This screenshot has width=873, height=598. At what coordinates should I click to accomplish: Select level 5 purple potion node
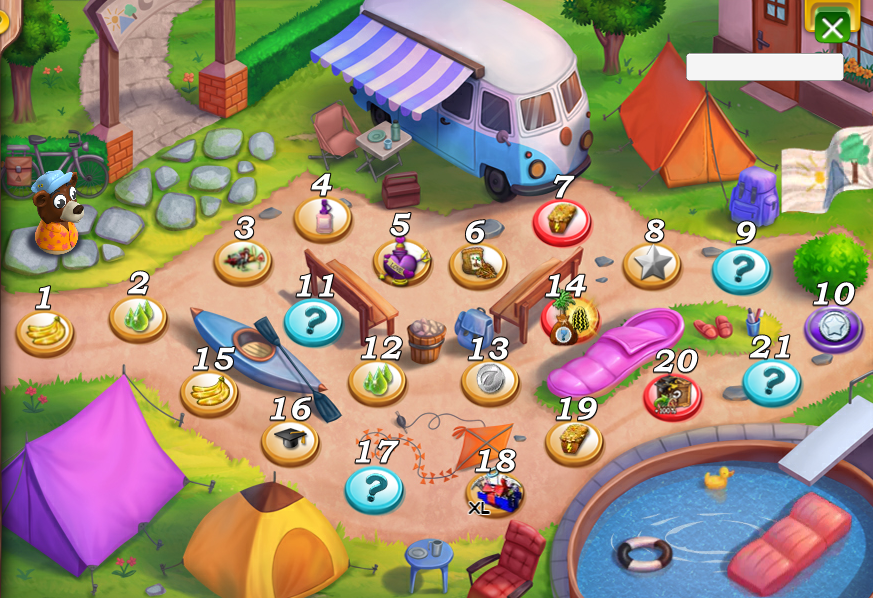pyautogui.click(x=402, y=261)
